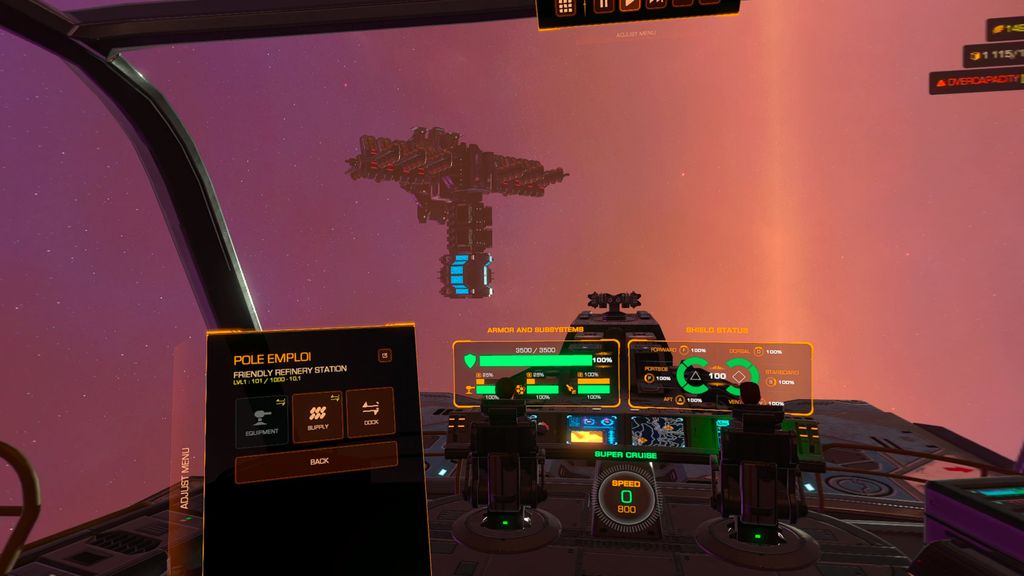Open the grid menu icon
Screen dimensions: 1024x576
pos(566,7)
